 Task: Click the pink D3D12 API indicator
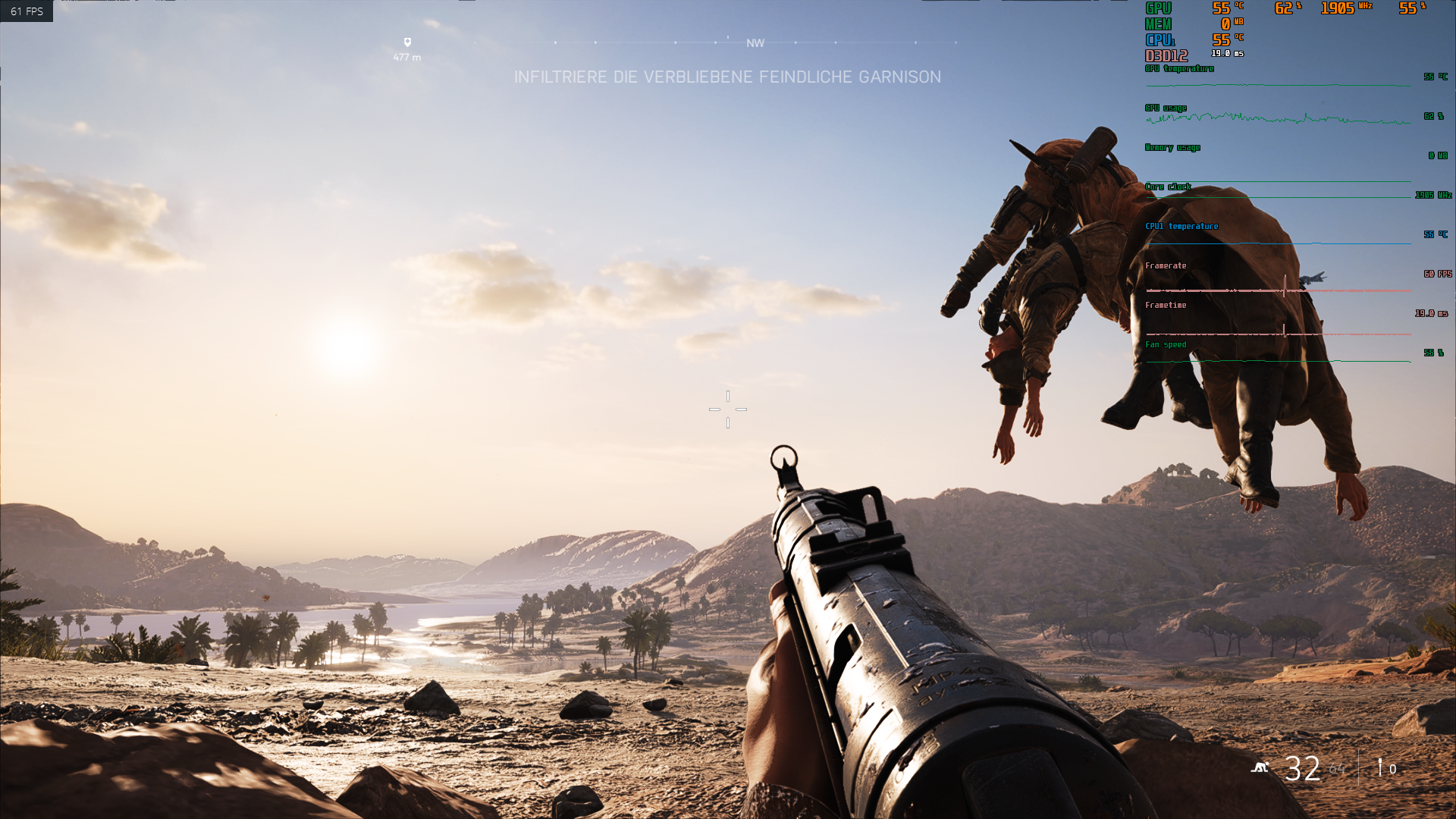click(1166, 54)
